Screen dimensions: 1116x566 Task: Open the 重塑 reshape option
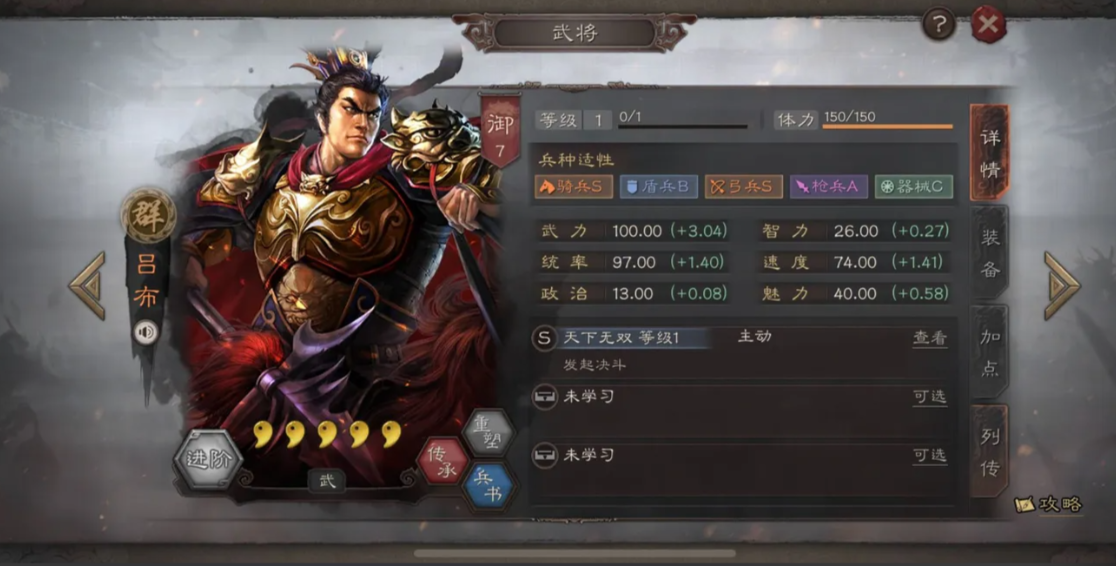click(487, 432)
